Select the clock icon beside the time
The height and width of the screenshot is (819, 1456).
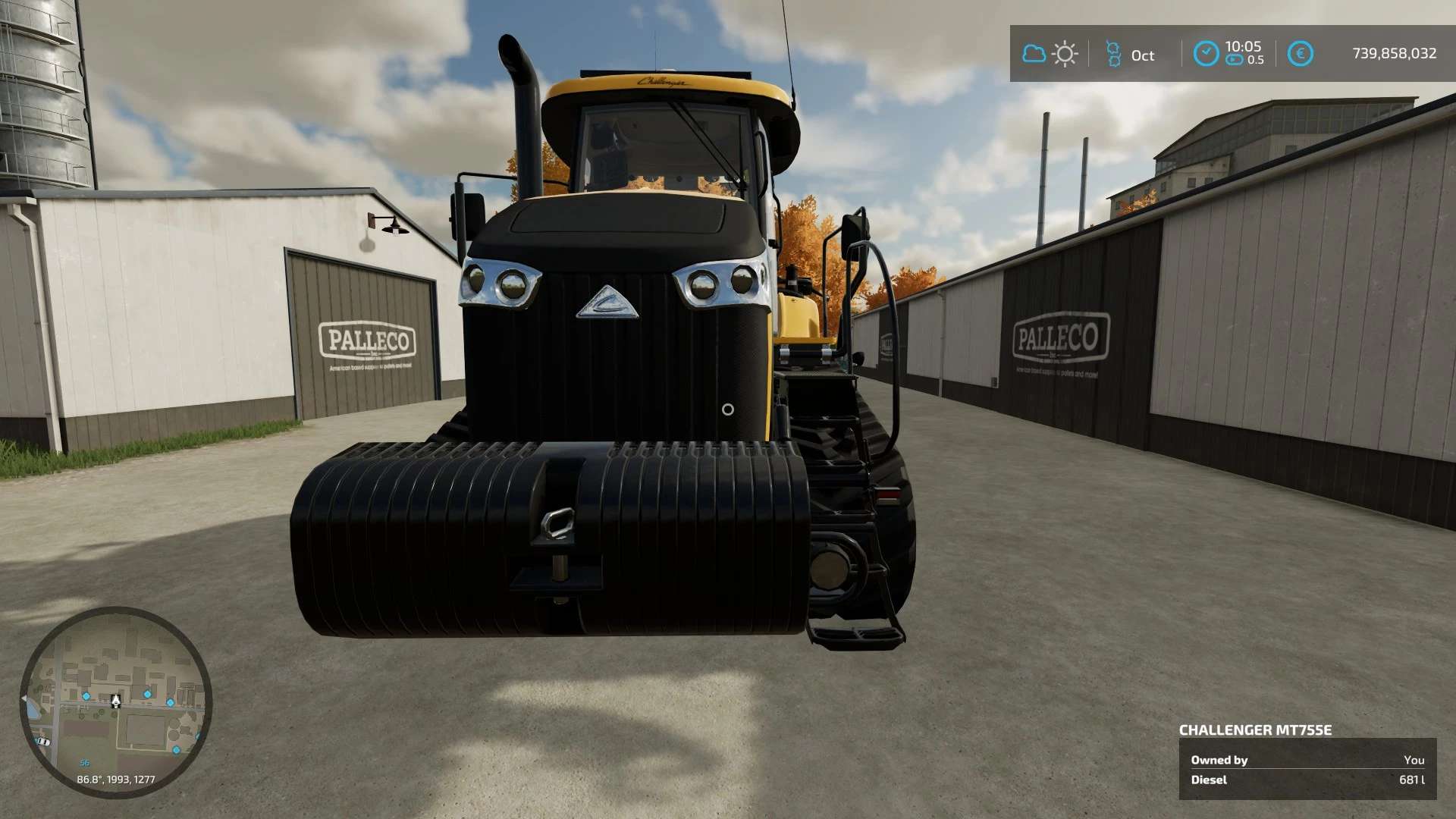(1206, 54)
